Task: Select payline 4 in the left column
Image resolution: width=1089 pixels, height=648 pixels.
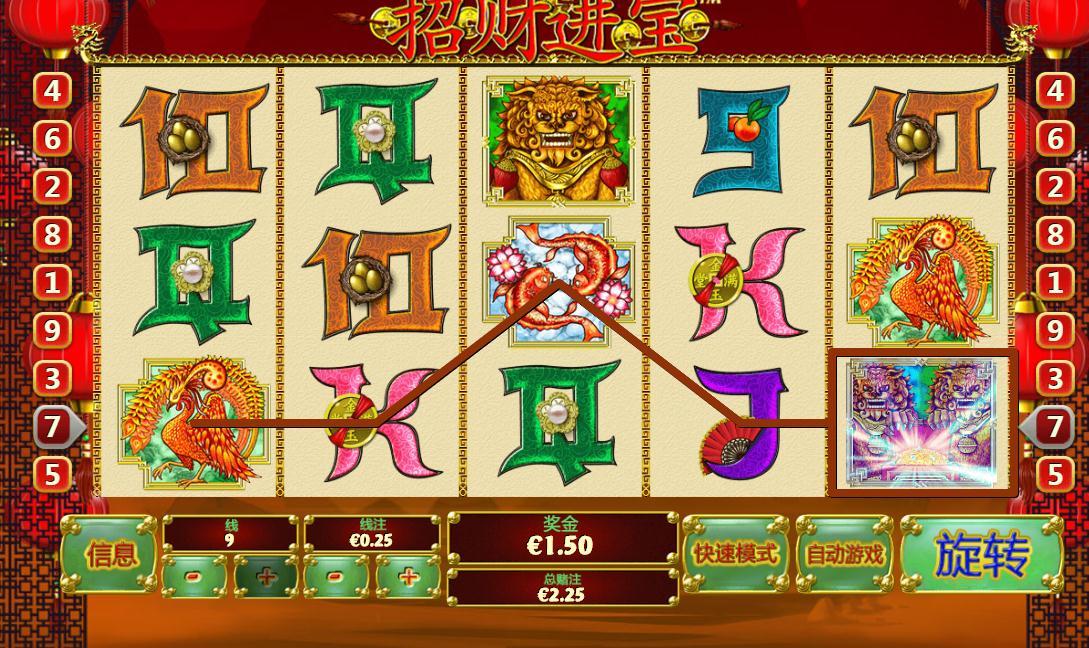Action: pyautogui.click(x=52, y=91)
